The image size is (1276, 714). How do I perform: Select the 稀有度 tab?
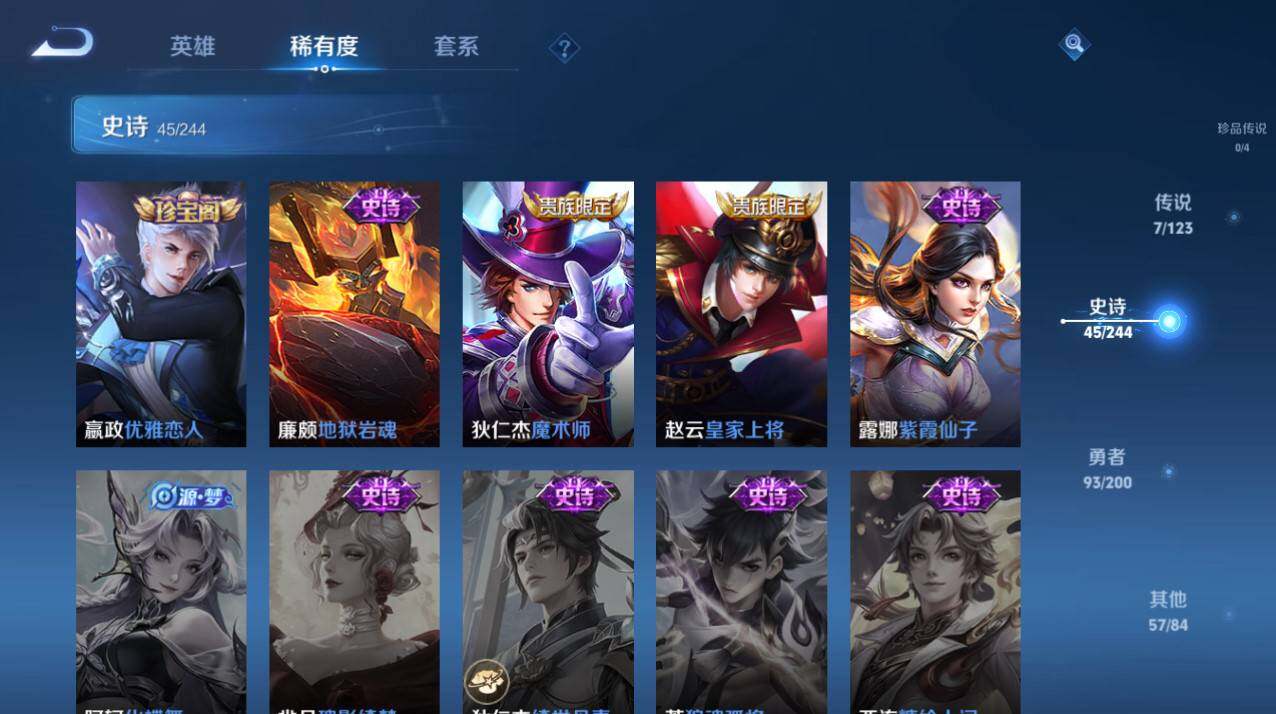(x=323, y=46)
